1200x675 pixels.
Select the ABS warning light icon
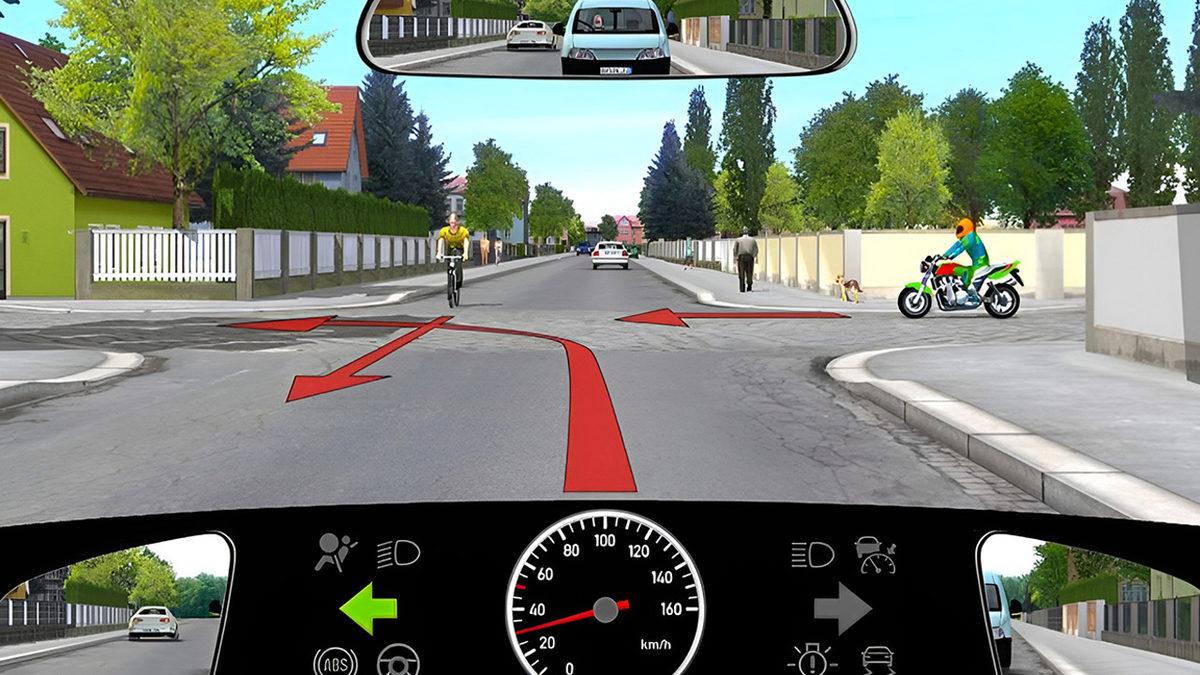[335, 662]
